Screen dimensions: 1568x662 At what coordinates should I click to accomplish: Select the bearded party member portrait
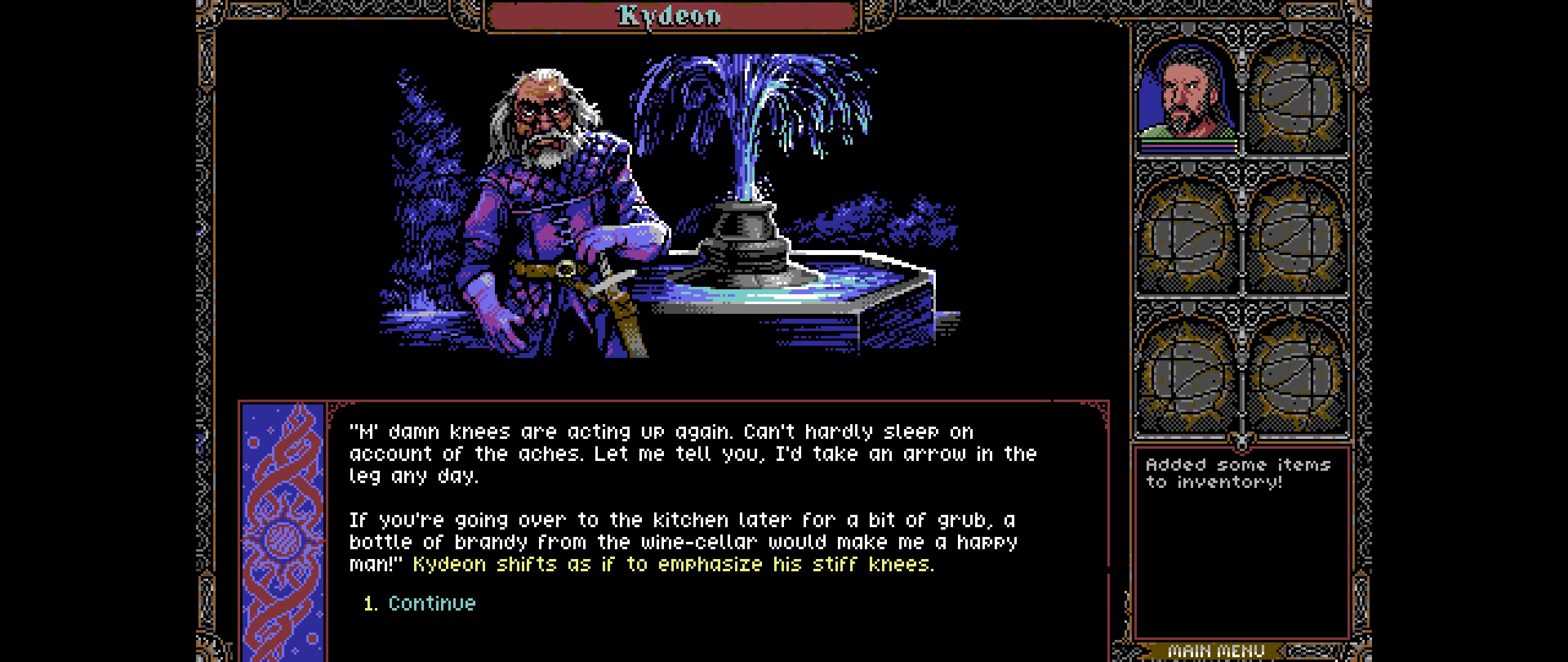[1187, 93]
